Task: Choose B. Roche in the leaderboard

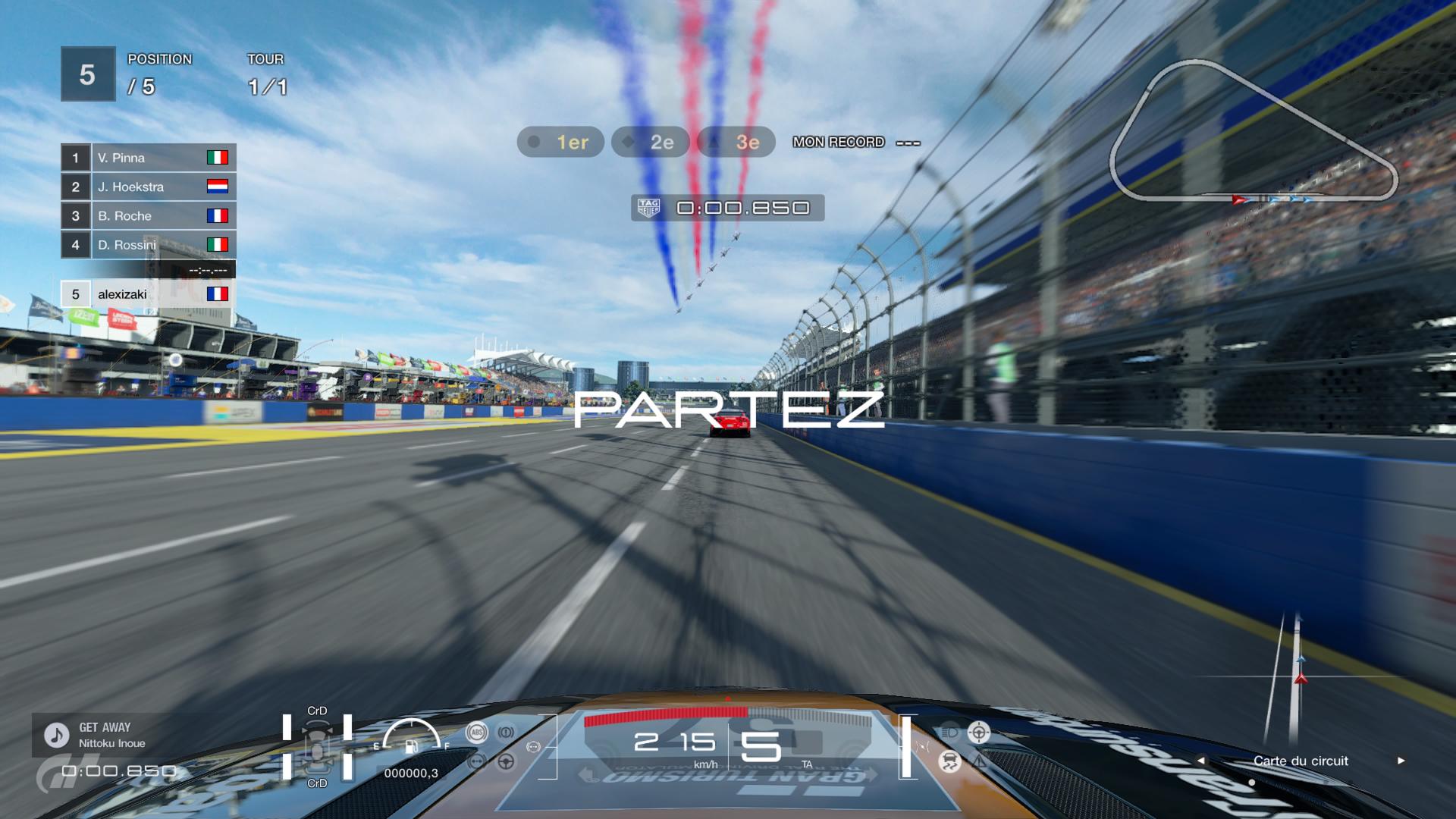Action: tap(149, 216)
